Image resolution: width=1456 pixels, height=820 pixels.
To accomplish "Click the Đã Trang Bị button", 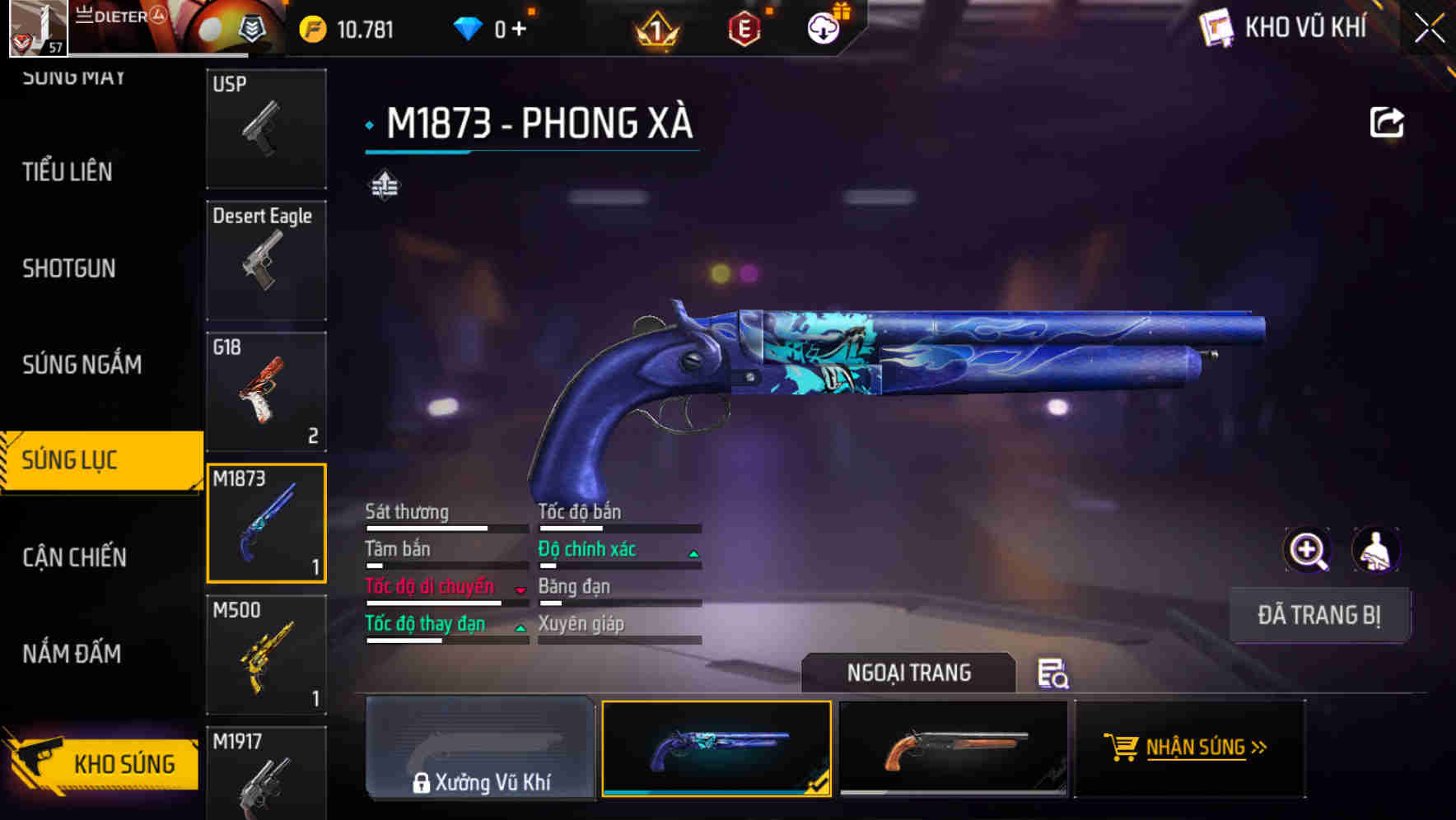I will [x=1319, y=615].
